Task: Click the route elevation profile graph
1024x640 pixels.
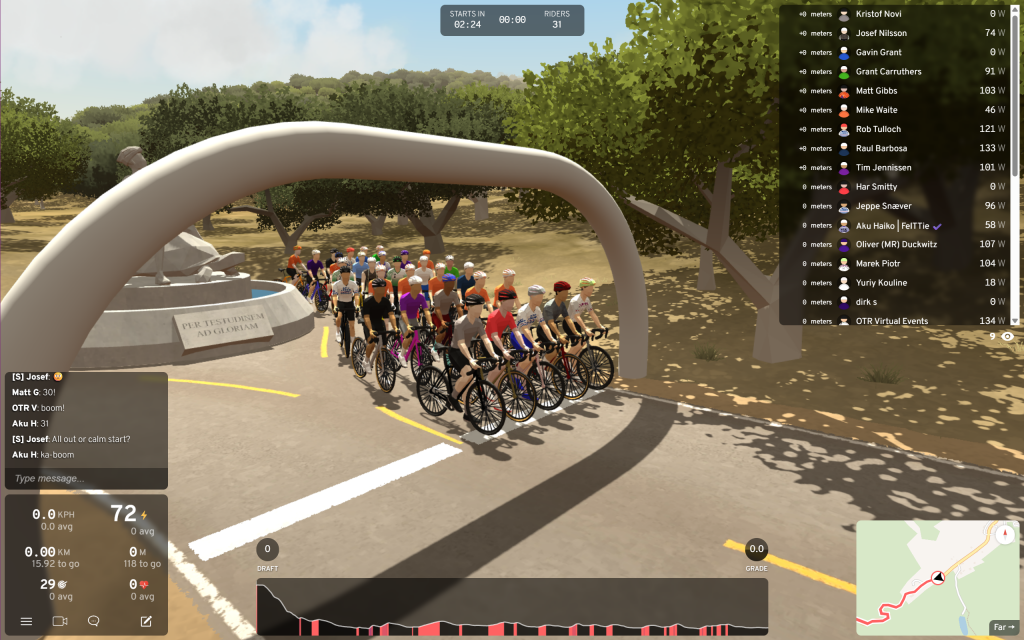Action: tap(512, 607)
